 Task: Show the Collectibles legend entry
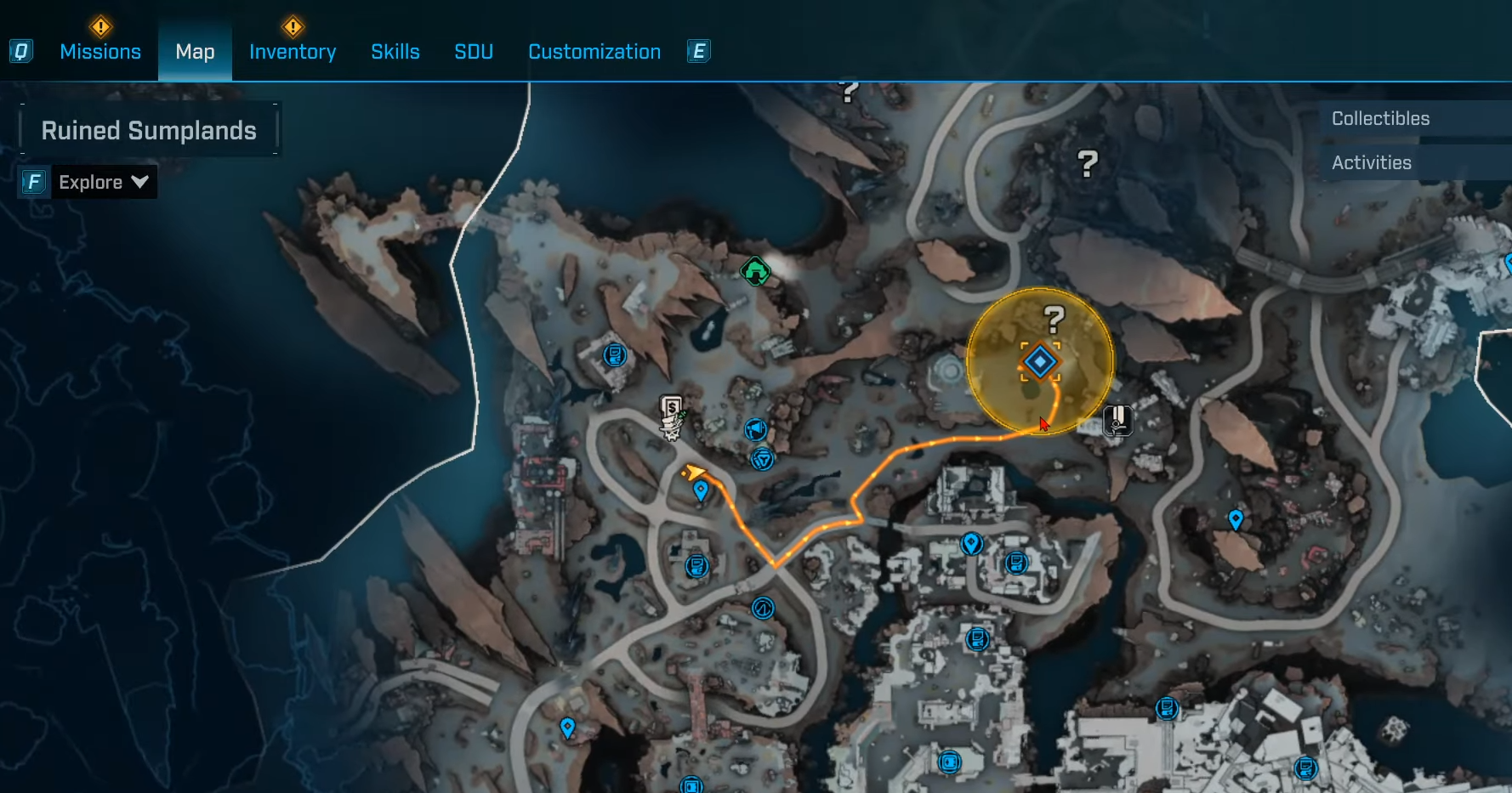(x=1380, y=119)
